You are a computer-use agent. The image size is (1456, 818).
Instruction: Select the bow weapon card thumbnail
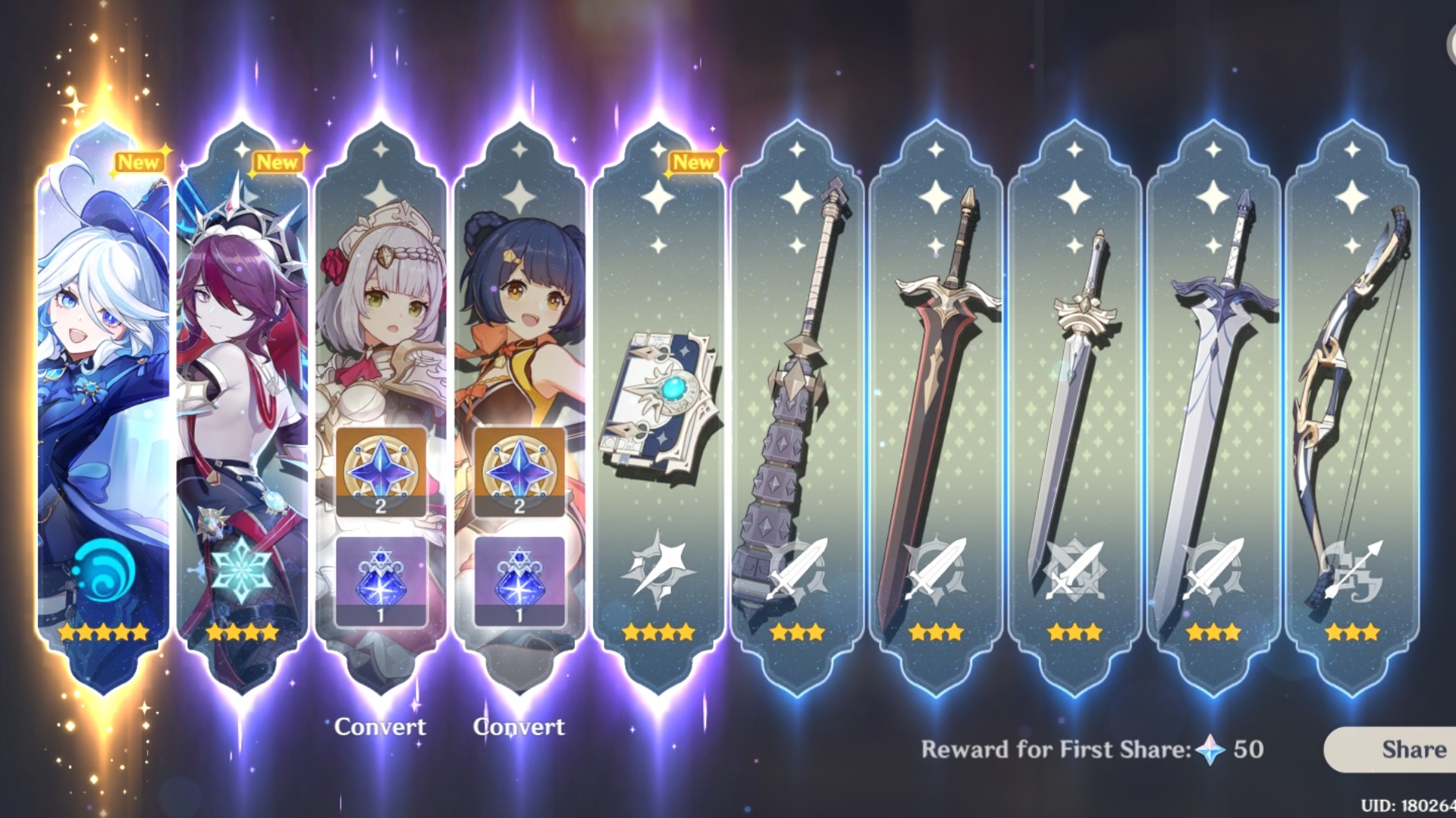coord(1354,379)
